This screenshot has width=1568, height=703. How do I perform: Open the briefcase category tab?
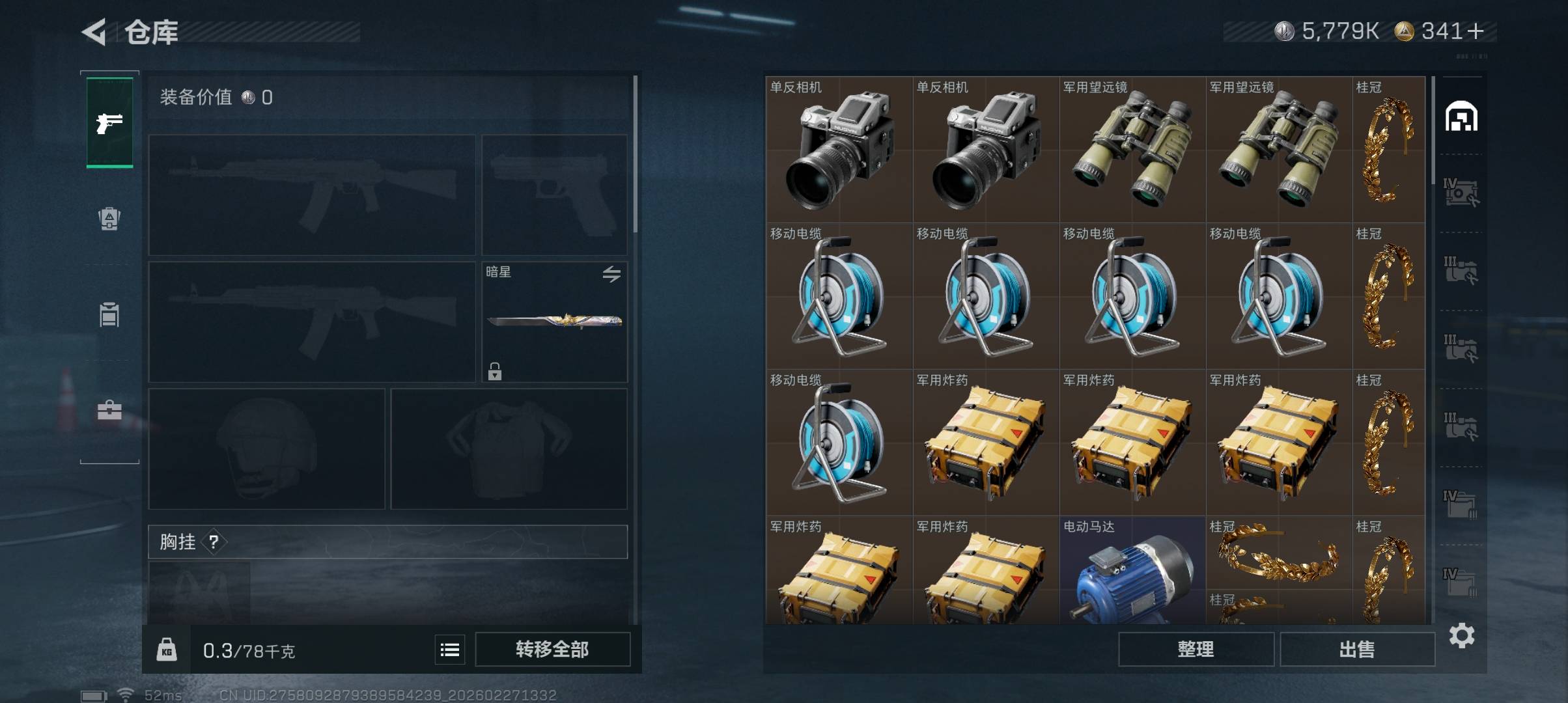coord(109,410)
